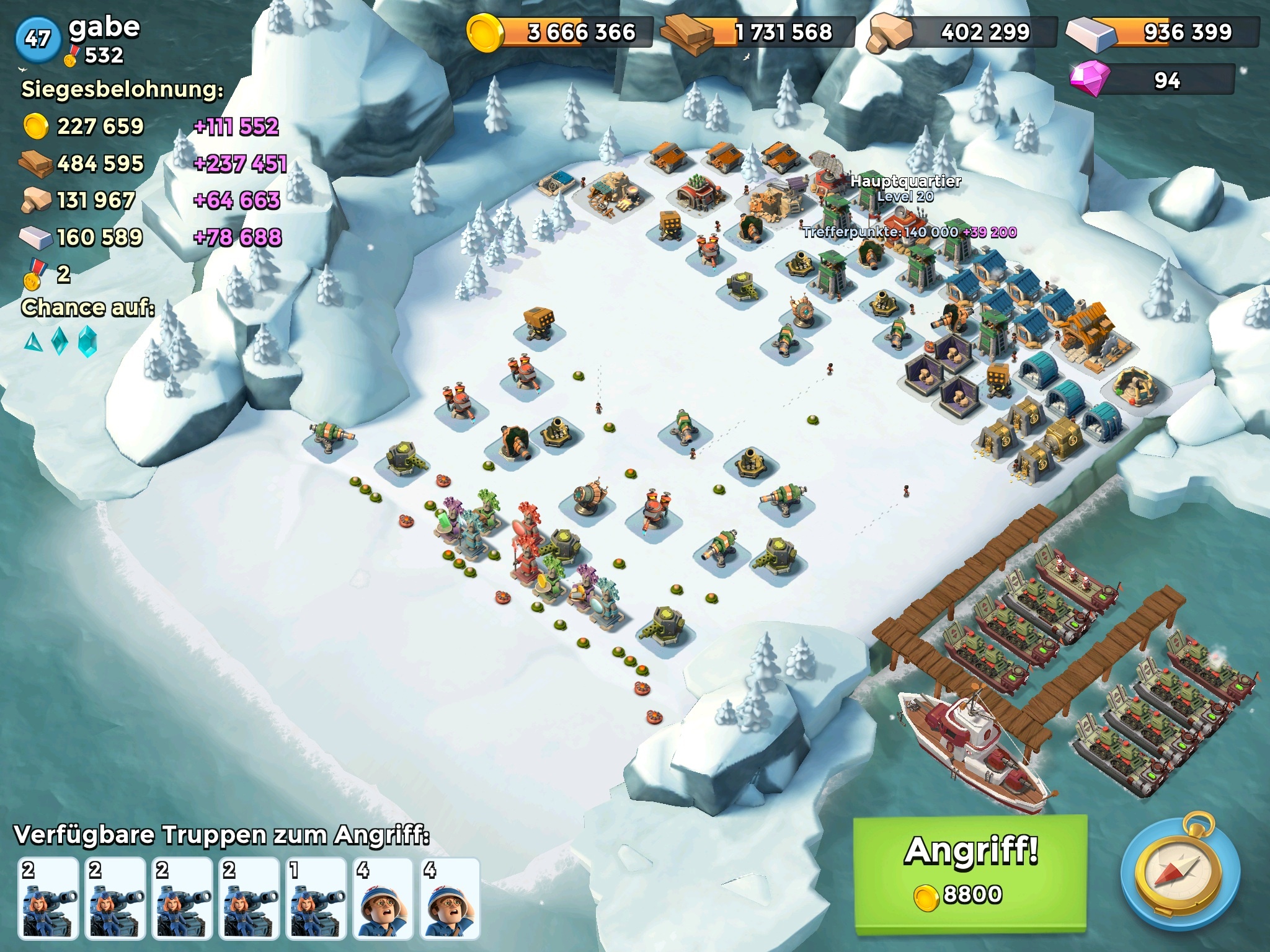Screen dimensions: 1270x952
Task: Select the tank troop card showing 1
Action: tap(316, 897)
